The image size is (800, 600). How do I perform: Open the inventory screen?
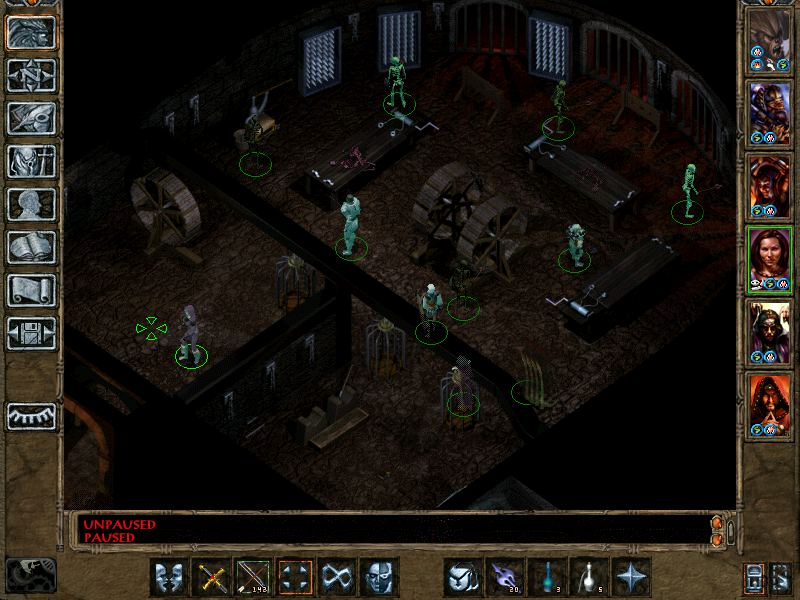(x=32, y=161)
